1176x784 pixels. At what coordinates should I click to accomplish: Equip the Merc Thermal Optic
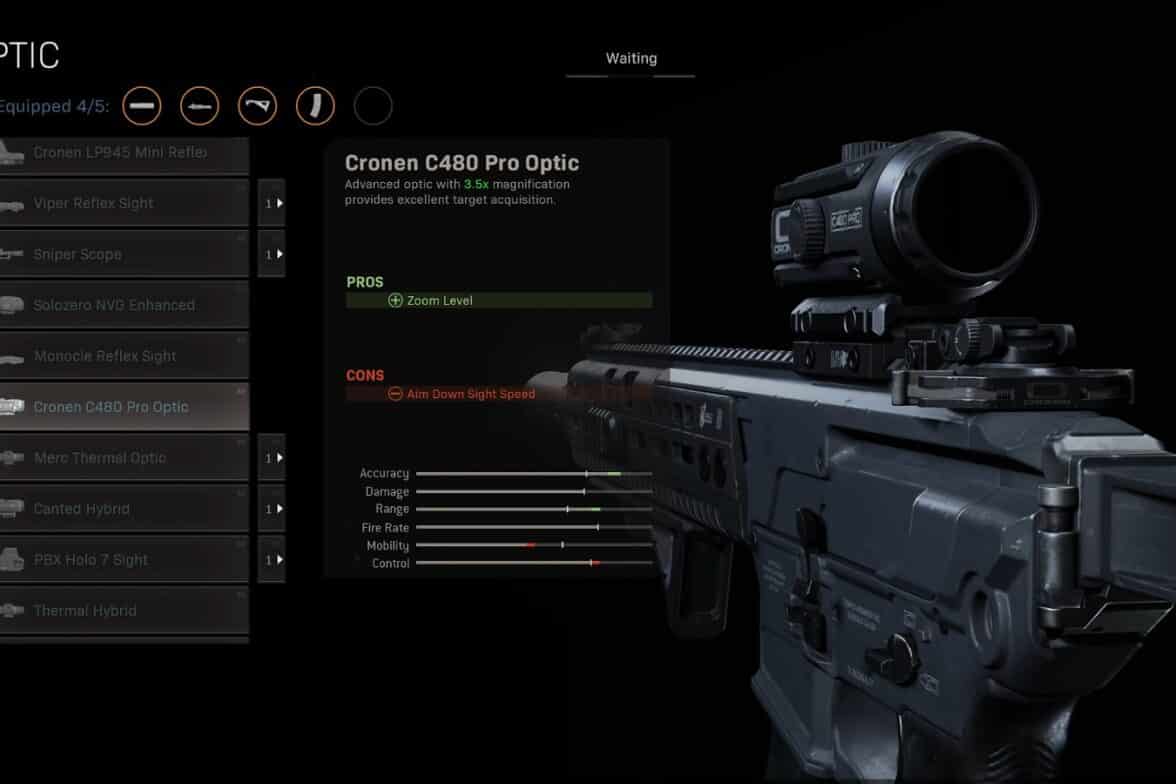point(122,458)
